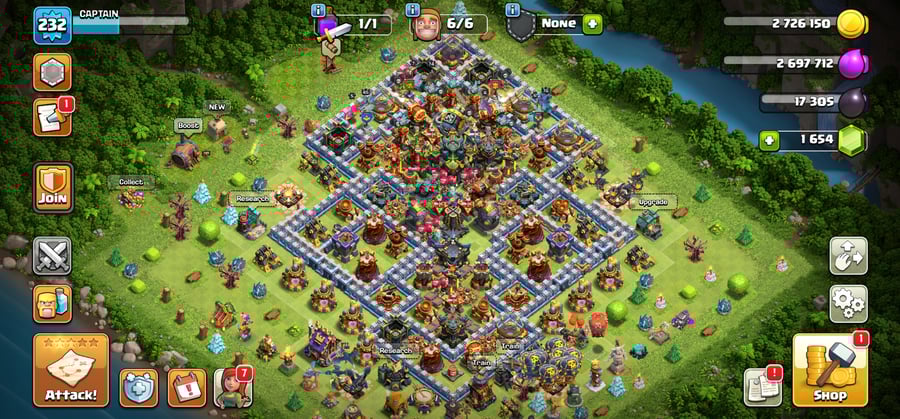Open the villager portrait with 7 badge
Viewport: 900px width, 419px height.
point(231,388)
